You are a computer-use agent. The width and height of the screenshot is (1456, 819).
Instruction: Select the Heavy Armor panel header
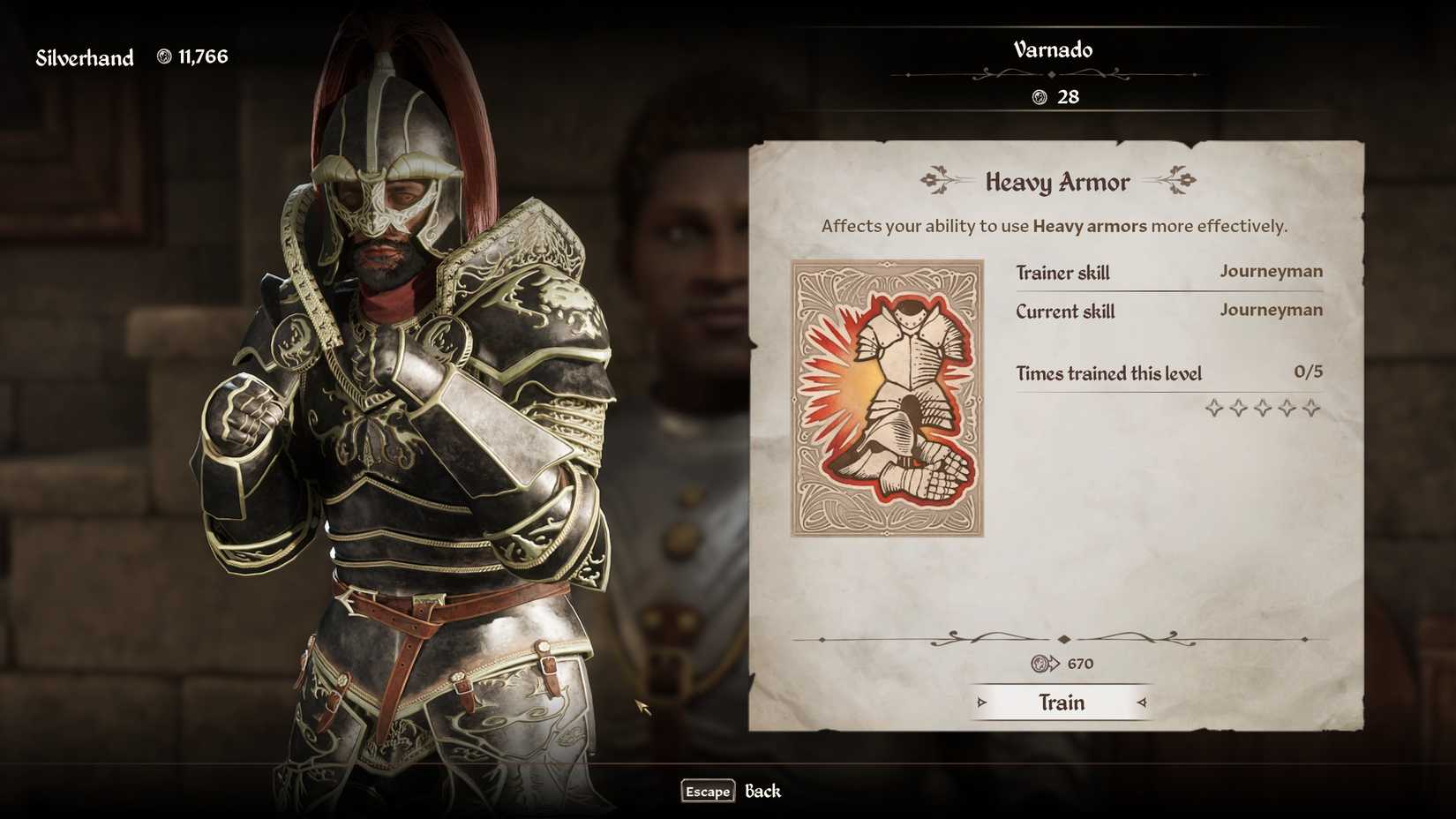[x=1058, y=182]
